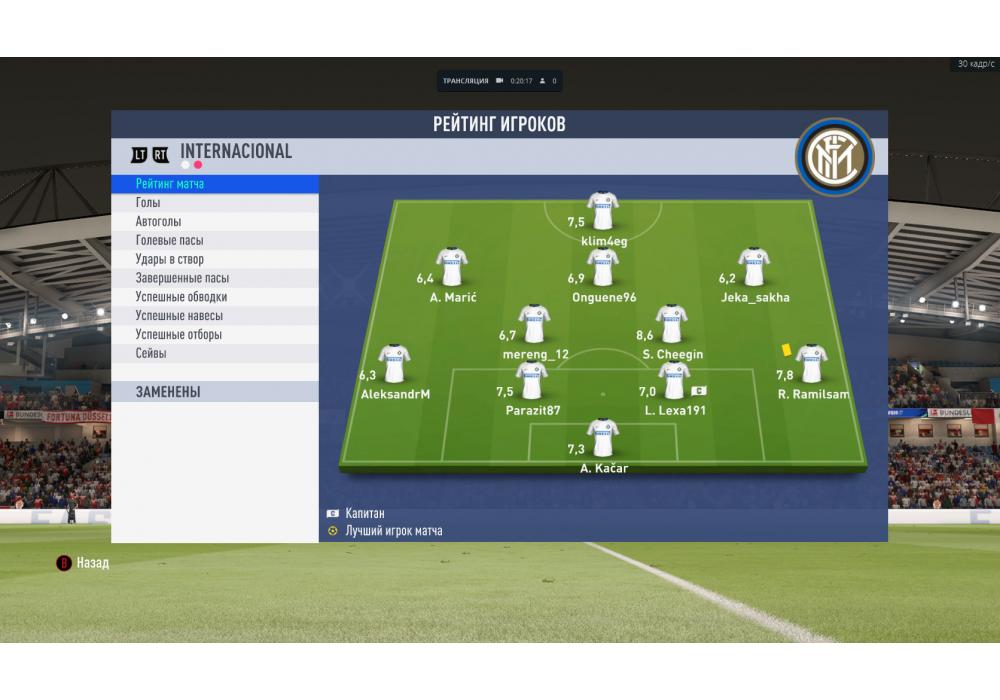The height and width of the screenshot is (700, 1000).
Task: Show Голевые пасы statistics
Action: (216, 241)
